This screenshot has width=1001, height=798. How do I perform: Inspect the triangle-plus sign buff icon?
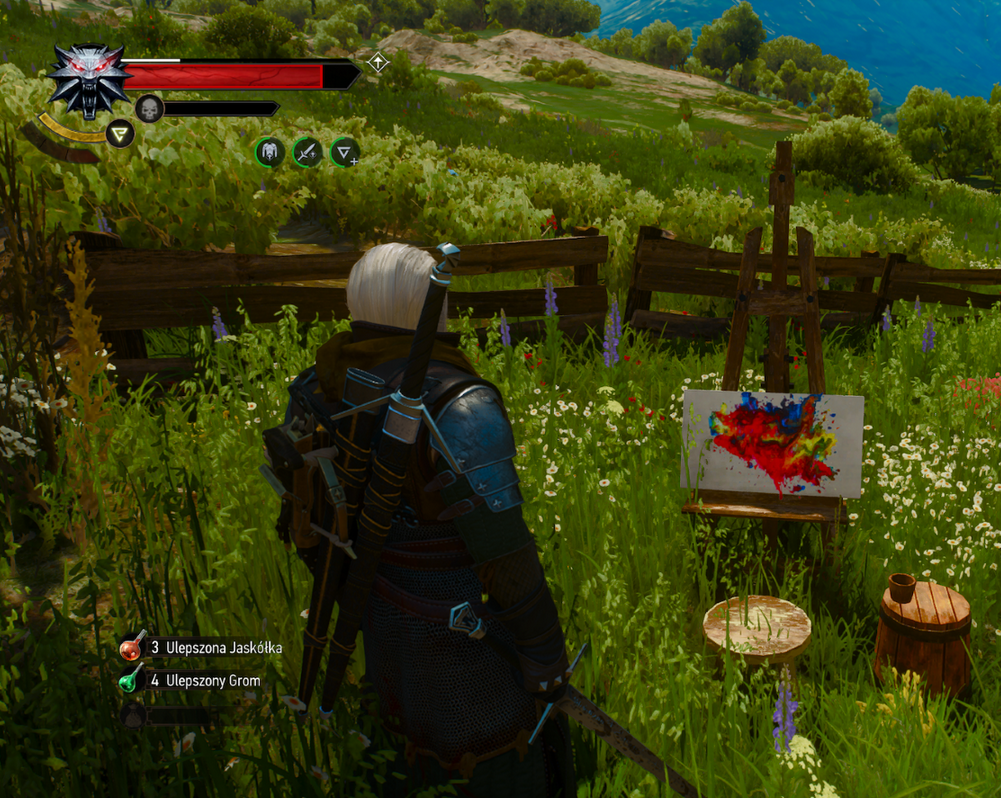coord(344,152)
